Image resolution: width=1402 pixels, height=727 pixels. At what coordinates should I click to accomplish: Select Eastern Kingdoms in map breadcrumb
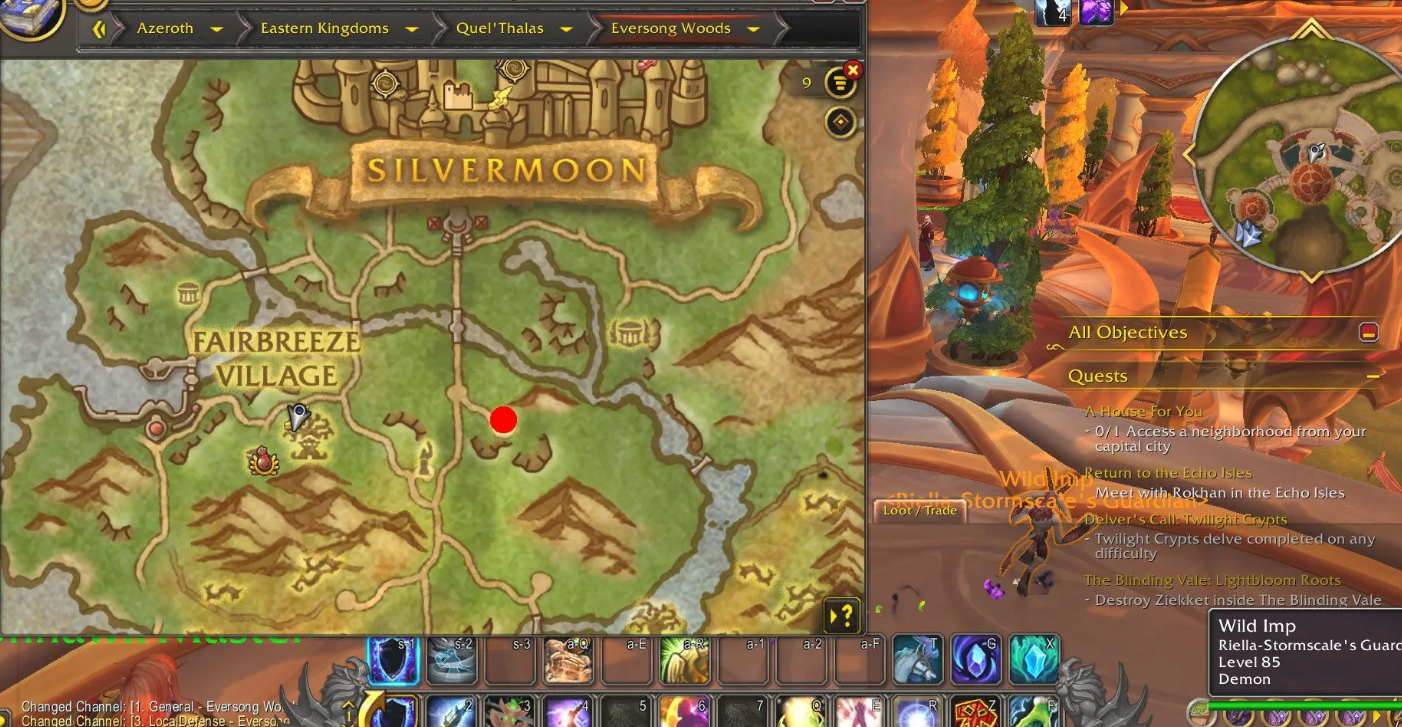click(x=324, y=28)
